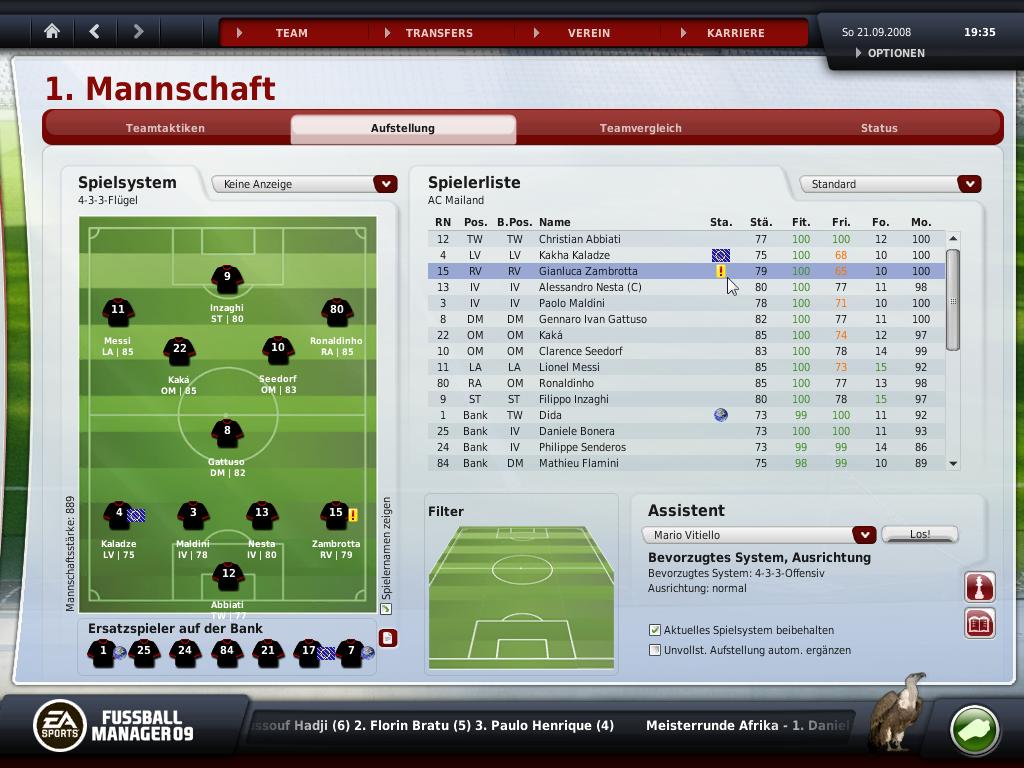This screenshot has width=1024, height=768.
Task: Toggle Aktuelles Spielsystem beibehalten checkbox
Action: click(x=655, y=630)
